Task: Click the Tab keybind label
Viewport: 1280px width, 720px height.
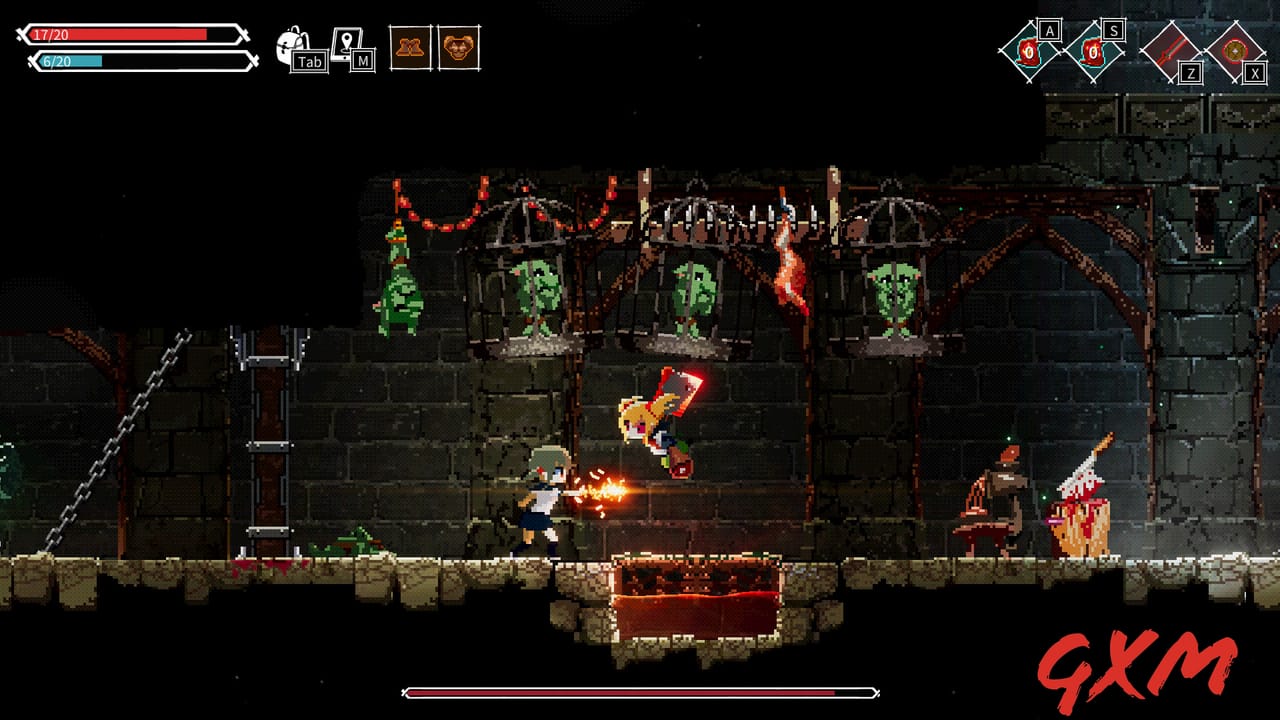Action: [309, 61]
